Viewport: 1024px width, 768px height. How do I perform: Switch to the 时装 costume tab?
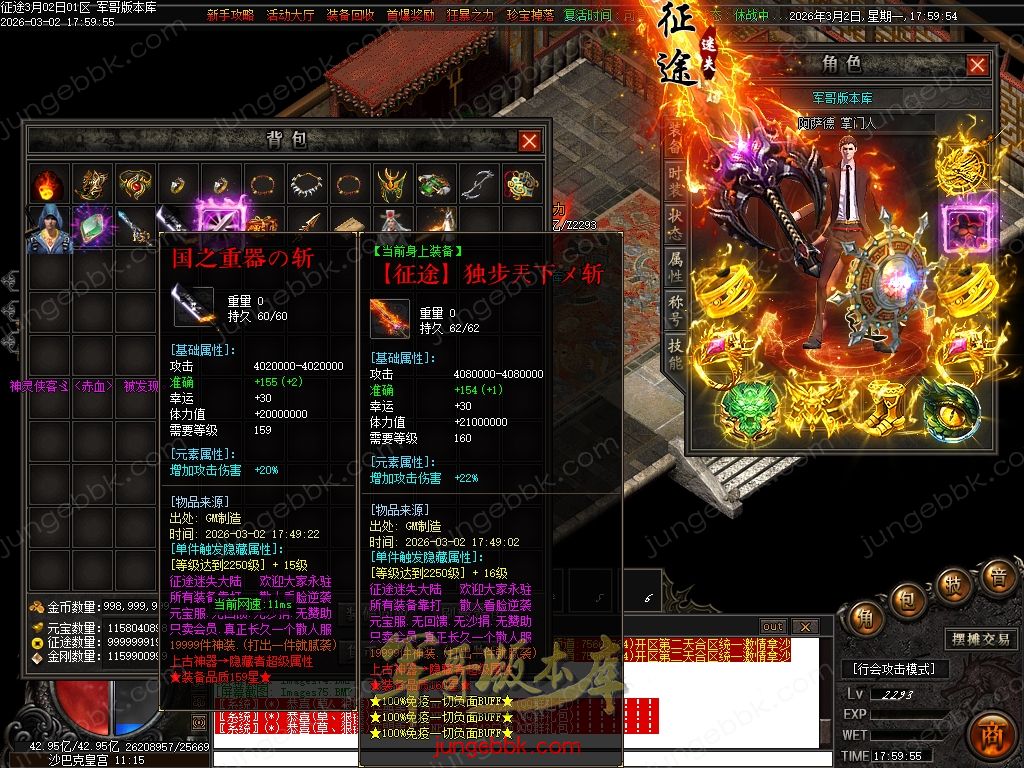[x=676, y=183]
